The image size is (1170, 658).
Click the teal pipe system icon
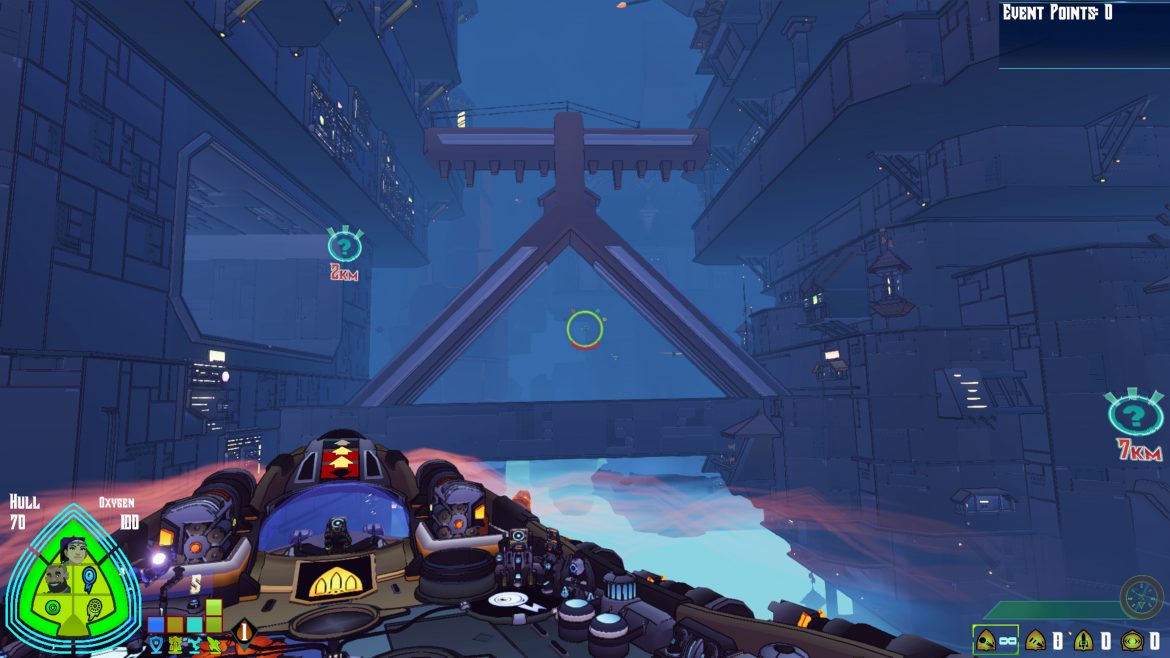tap(194, 643)
